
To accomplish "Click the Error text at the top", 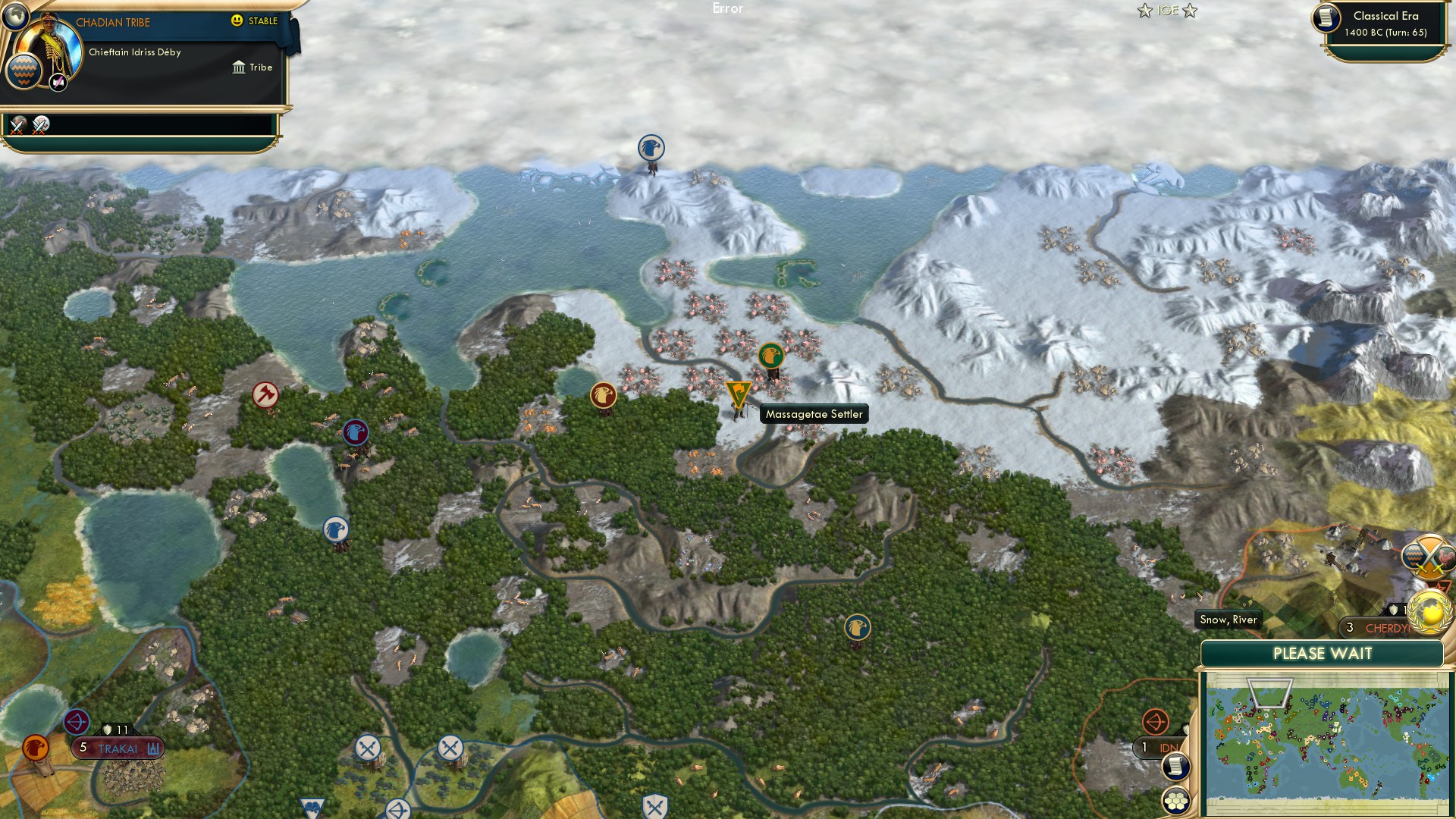I will (x=726, y=8).
